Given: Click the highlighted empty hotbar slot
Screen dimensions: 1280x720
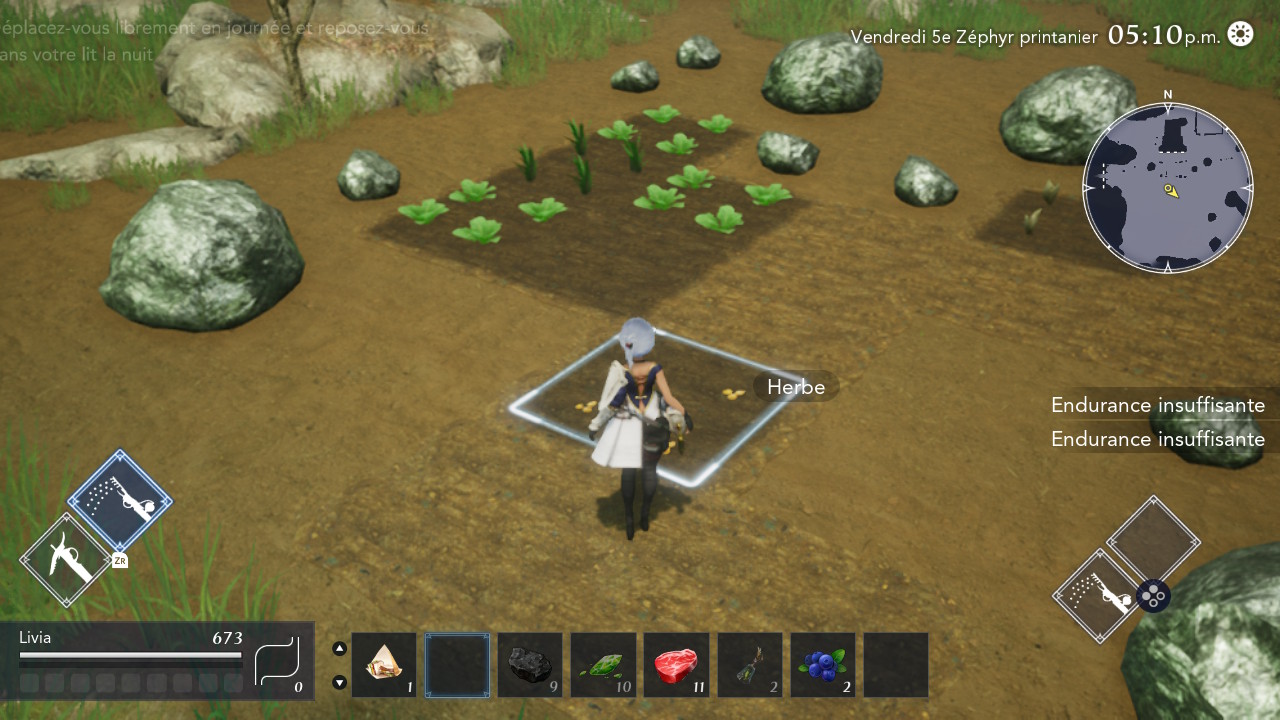Looking at the screenshot, I should 457,665.
